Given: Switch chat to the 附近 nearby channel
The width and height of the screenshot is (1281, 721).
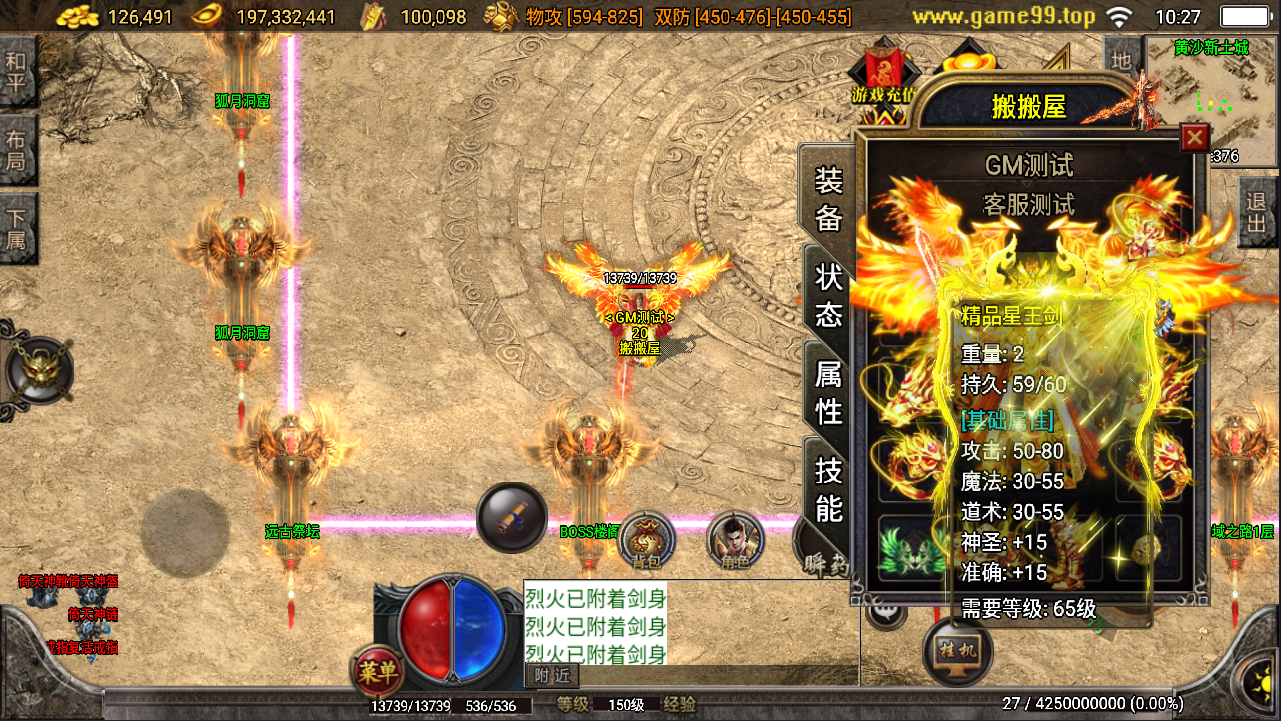Looking at the screenshot, I should coord(551,676).
